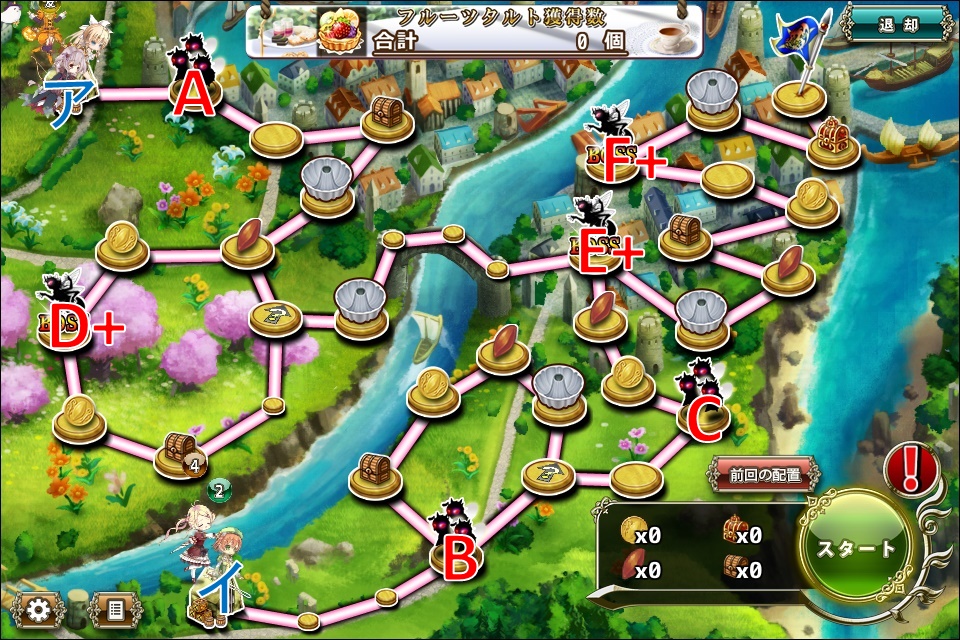Start the stage with the スタート button
Screen dimensions: 960x640
coord(856,549)
